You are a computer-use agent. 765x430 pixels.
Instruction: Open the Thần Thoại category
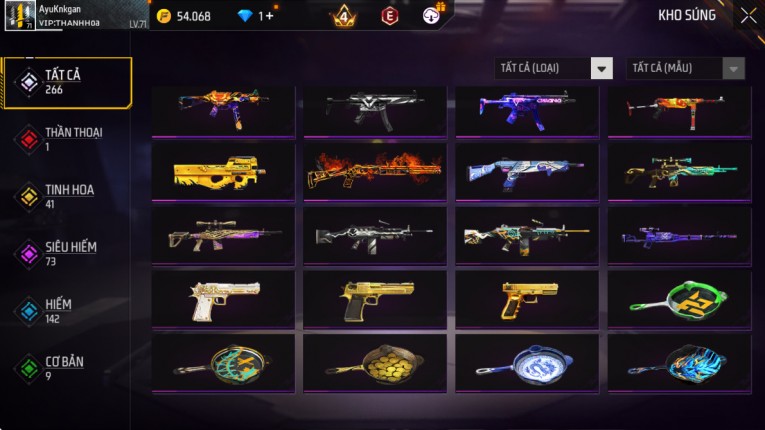67,138
